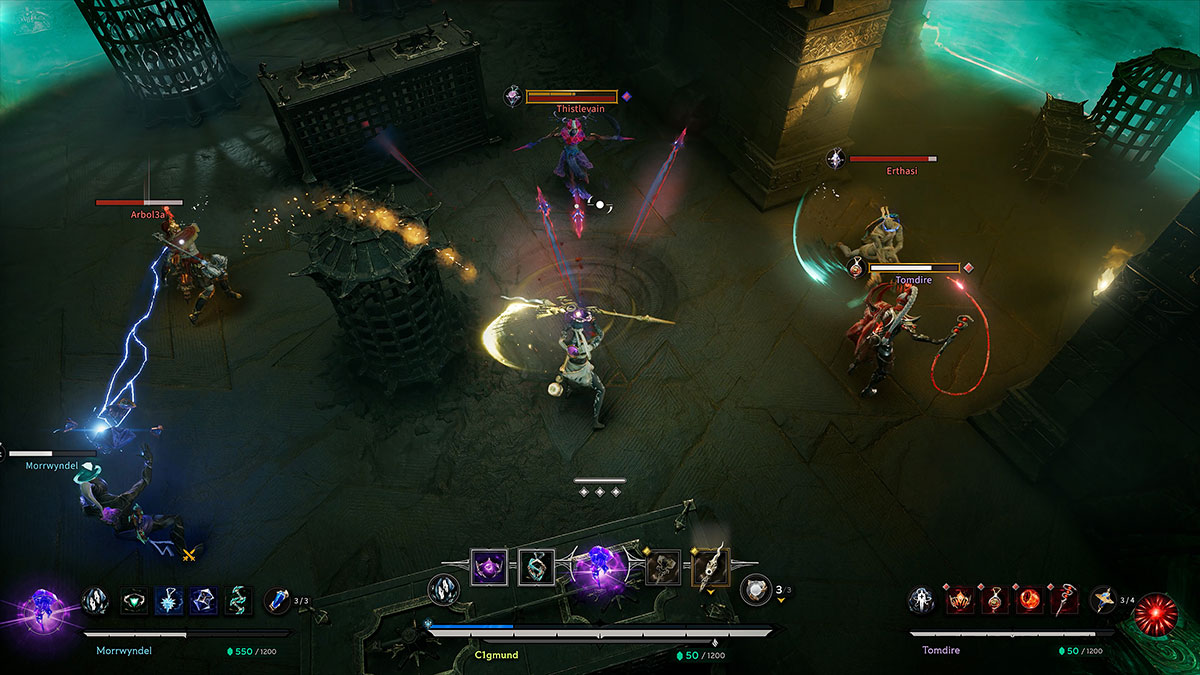Select Tomdire's fiery orb item slot
The width and height of the screenshot is (1200, 675).
1030,601
